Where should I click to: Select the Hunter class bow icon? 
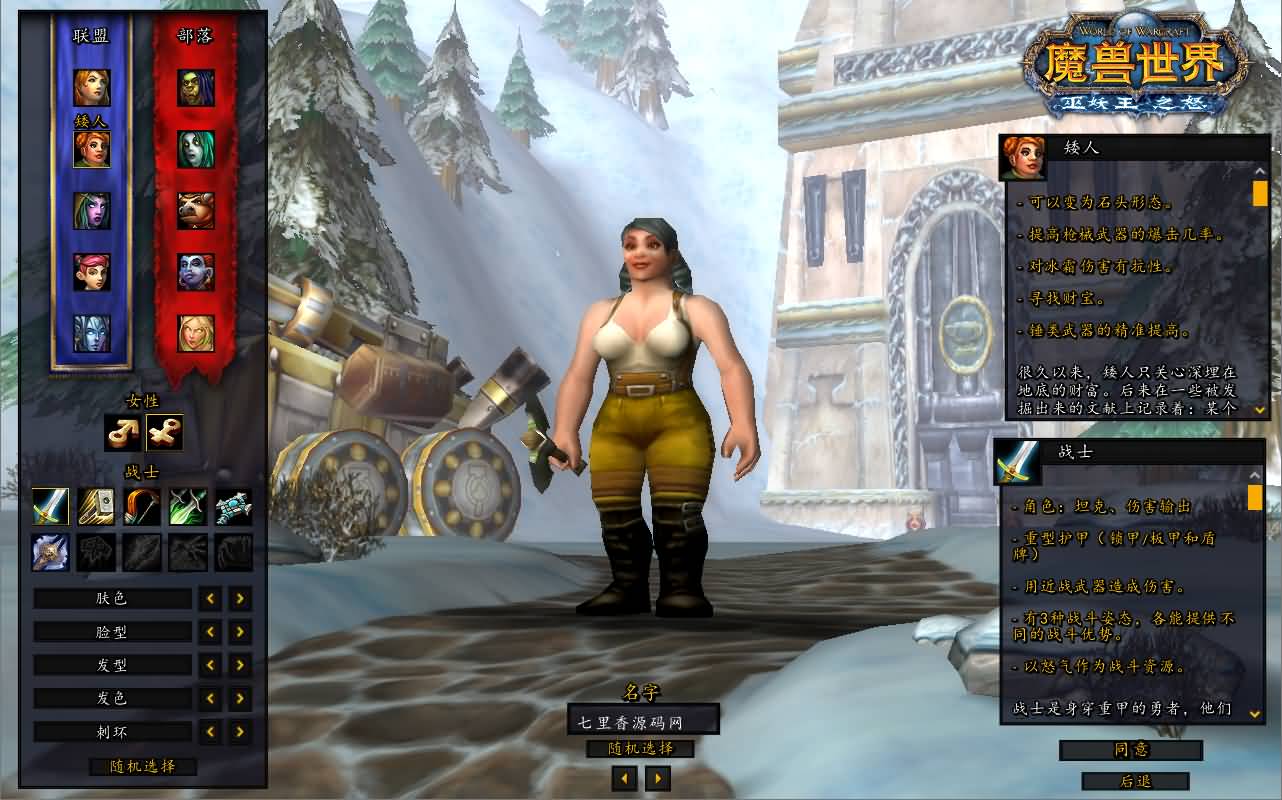coord(142,507)
